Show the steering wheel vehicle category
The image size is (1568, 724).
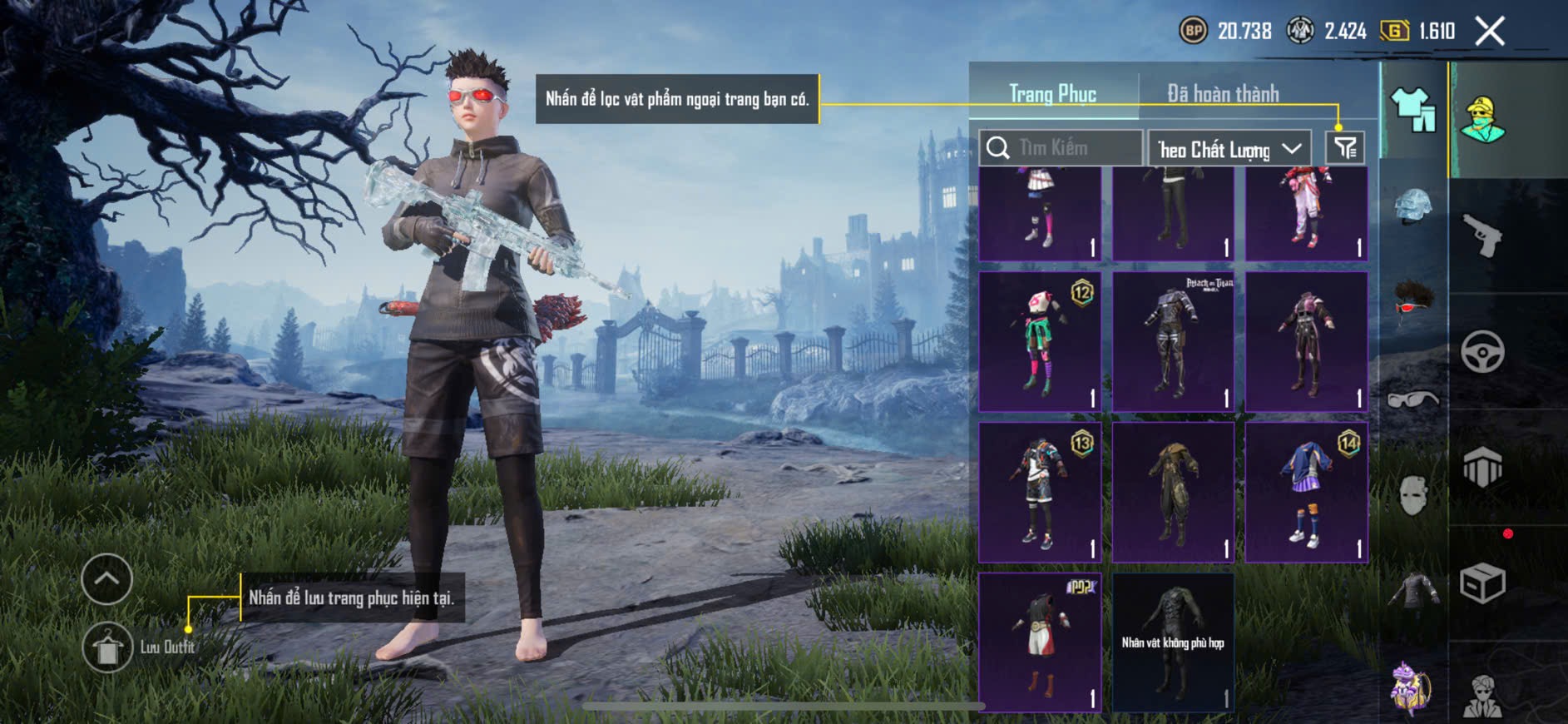(x=1482, y=351)
